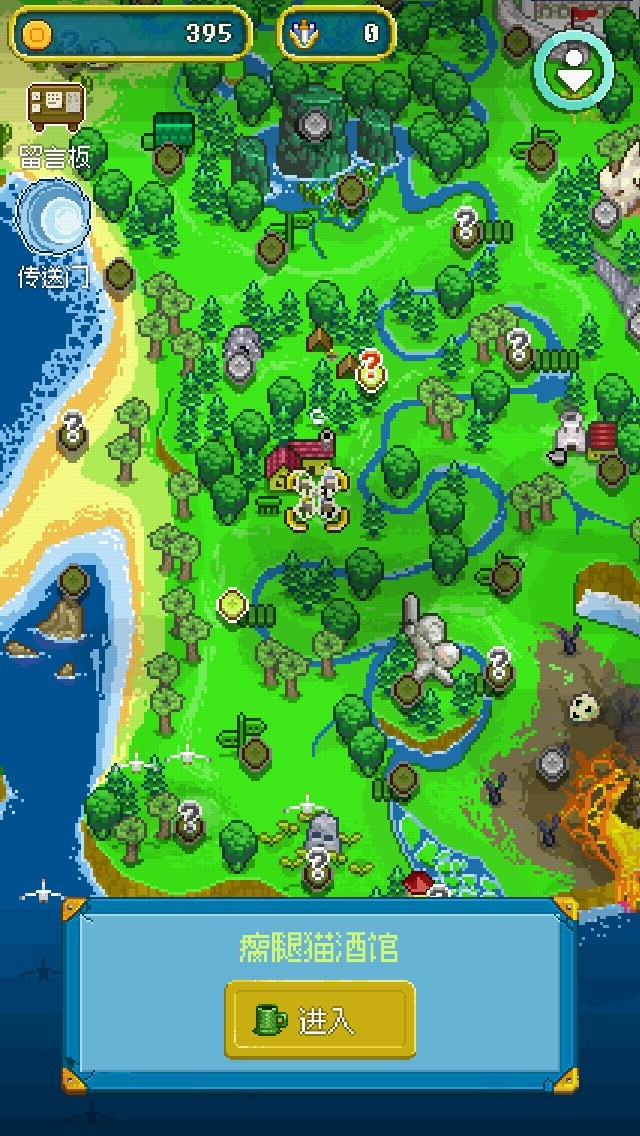
Task: Choose the skull marker on the map
Action: [584, 708]
